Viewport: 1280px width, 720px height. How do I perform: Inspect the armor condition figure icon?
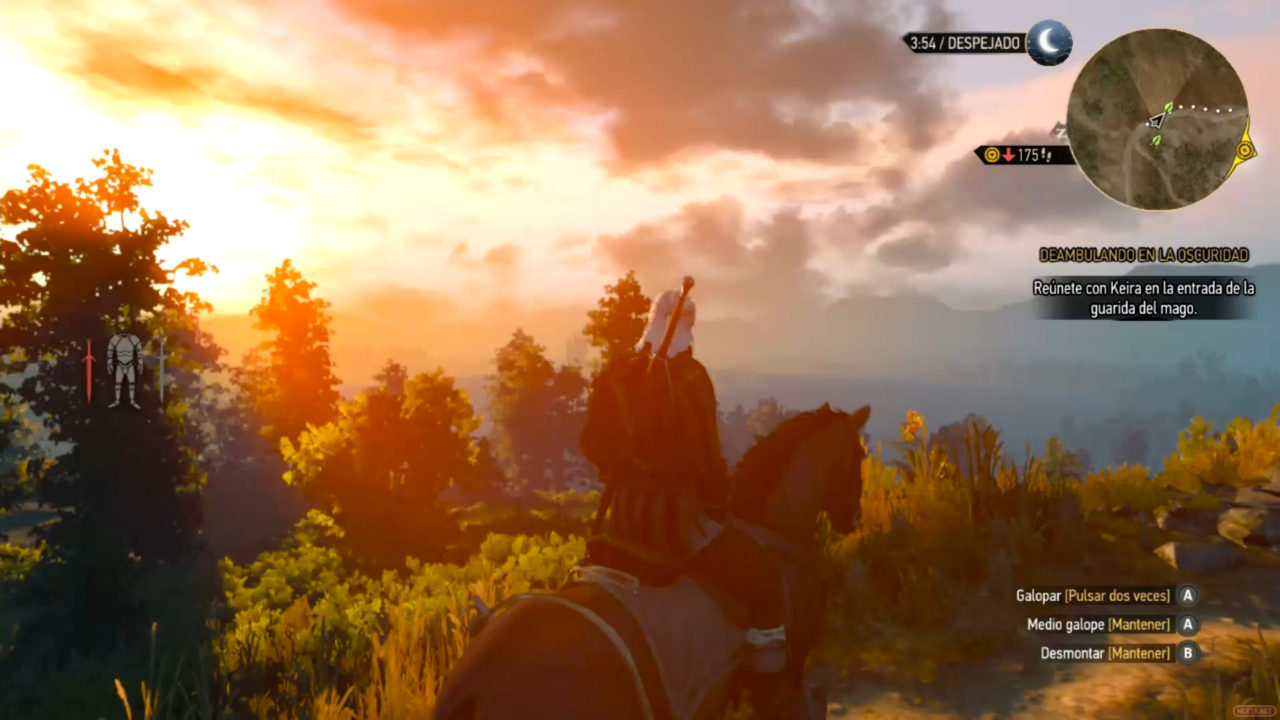coord(125,370)
